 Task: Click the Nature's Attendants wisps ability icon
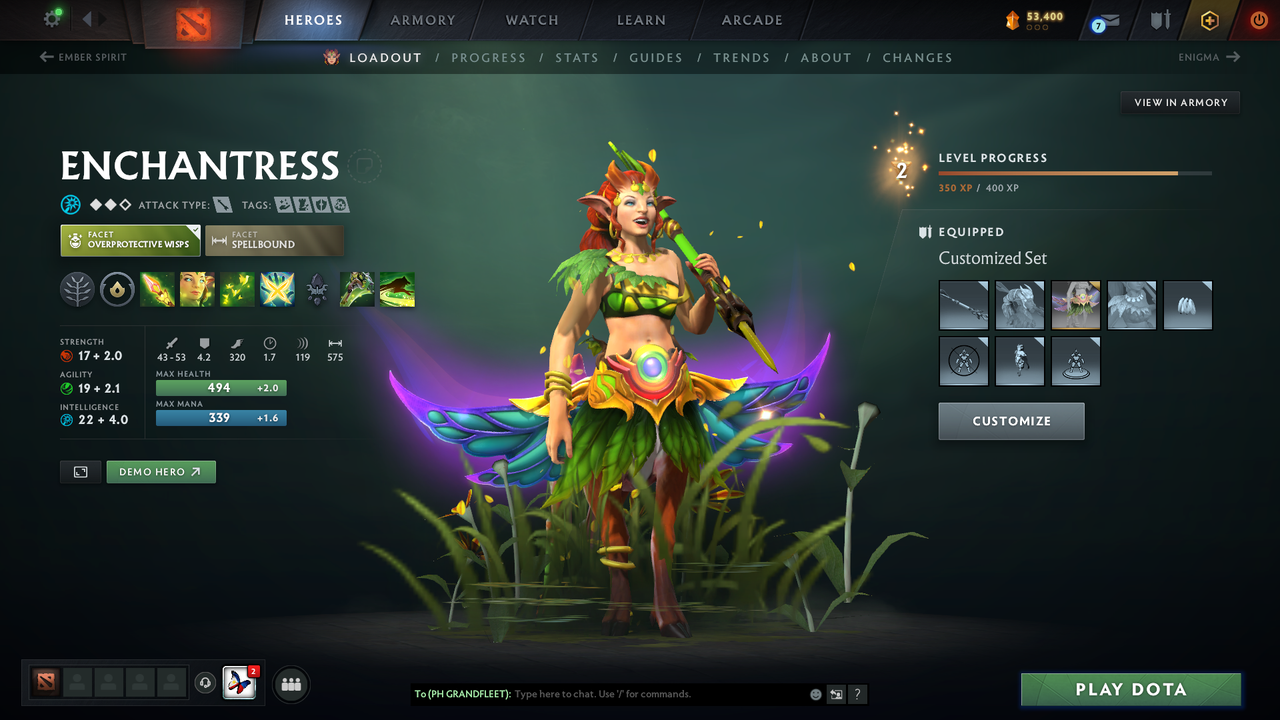coord(237,289)
